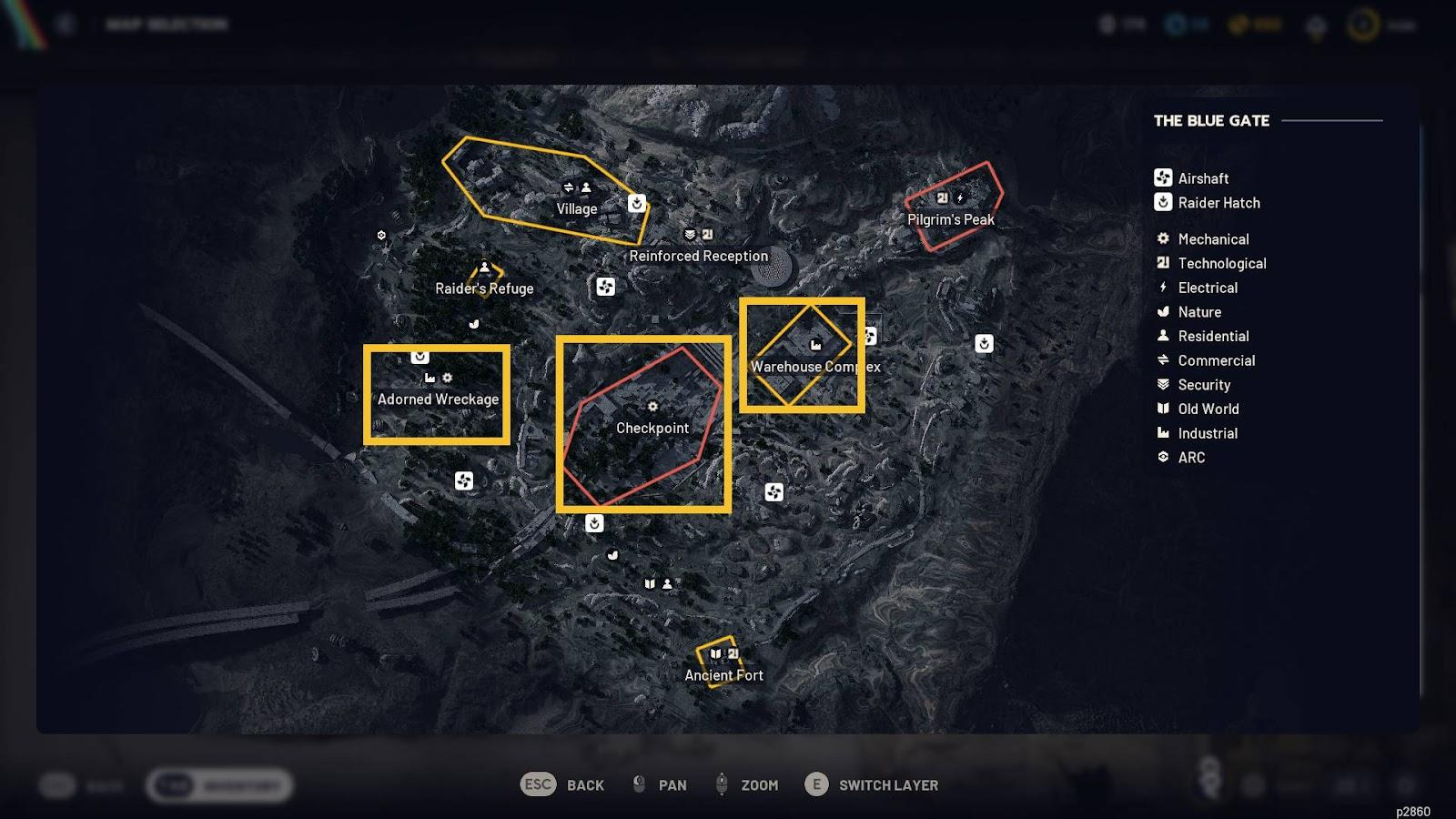Viewport: 1456px width, 819px height.
Task: Select the Electrical legend entry
Action: (x=1207, y=288)
